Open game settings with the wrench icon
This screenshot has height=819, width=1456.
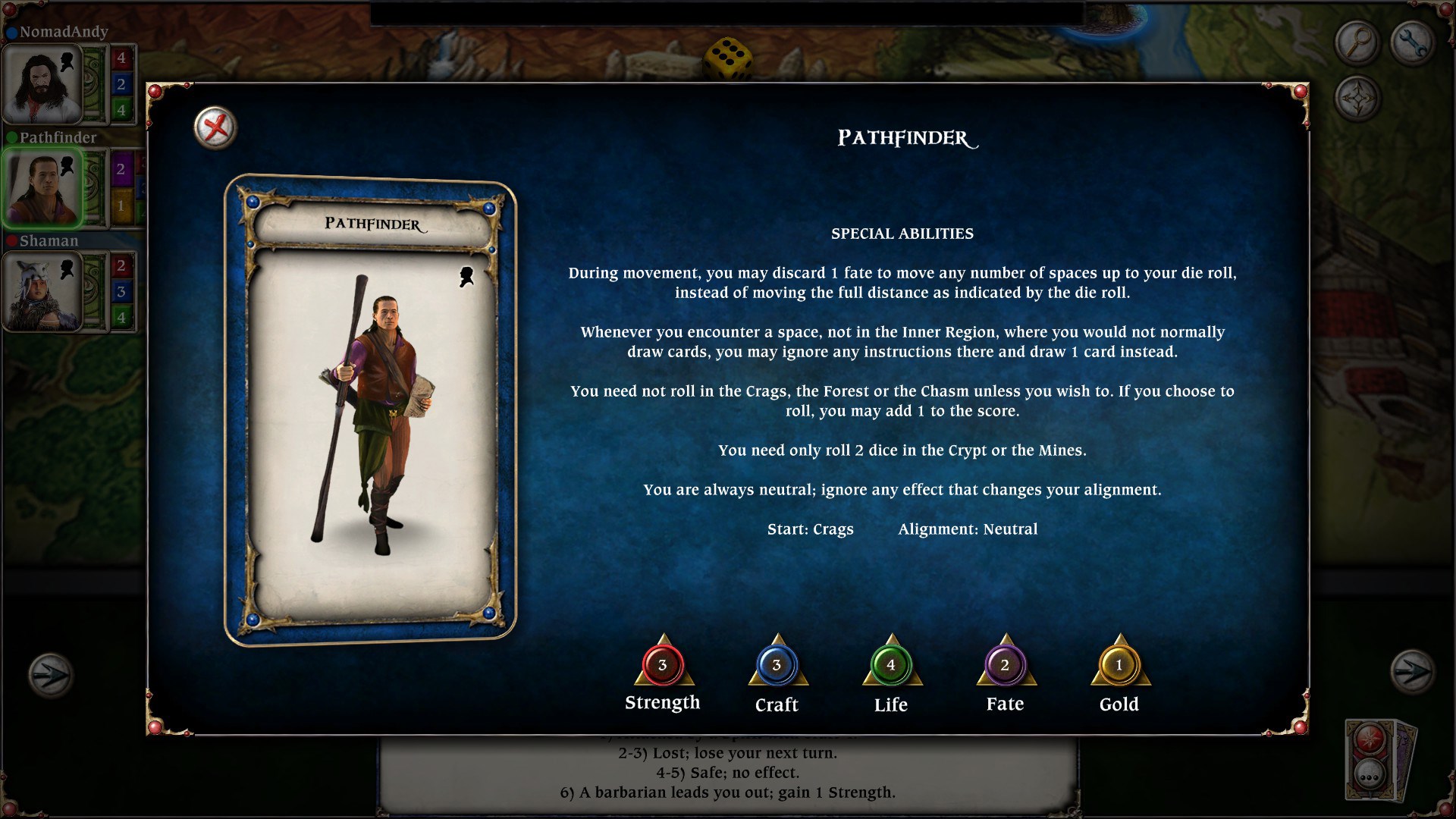1412,40
